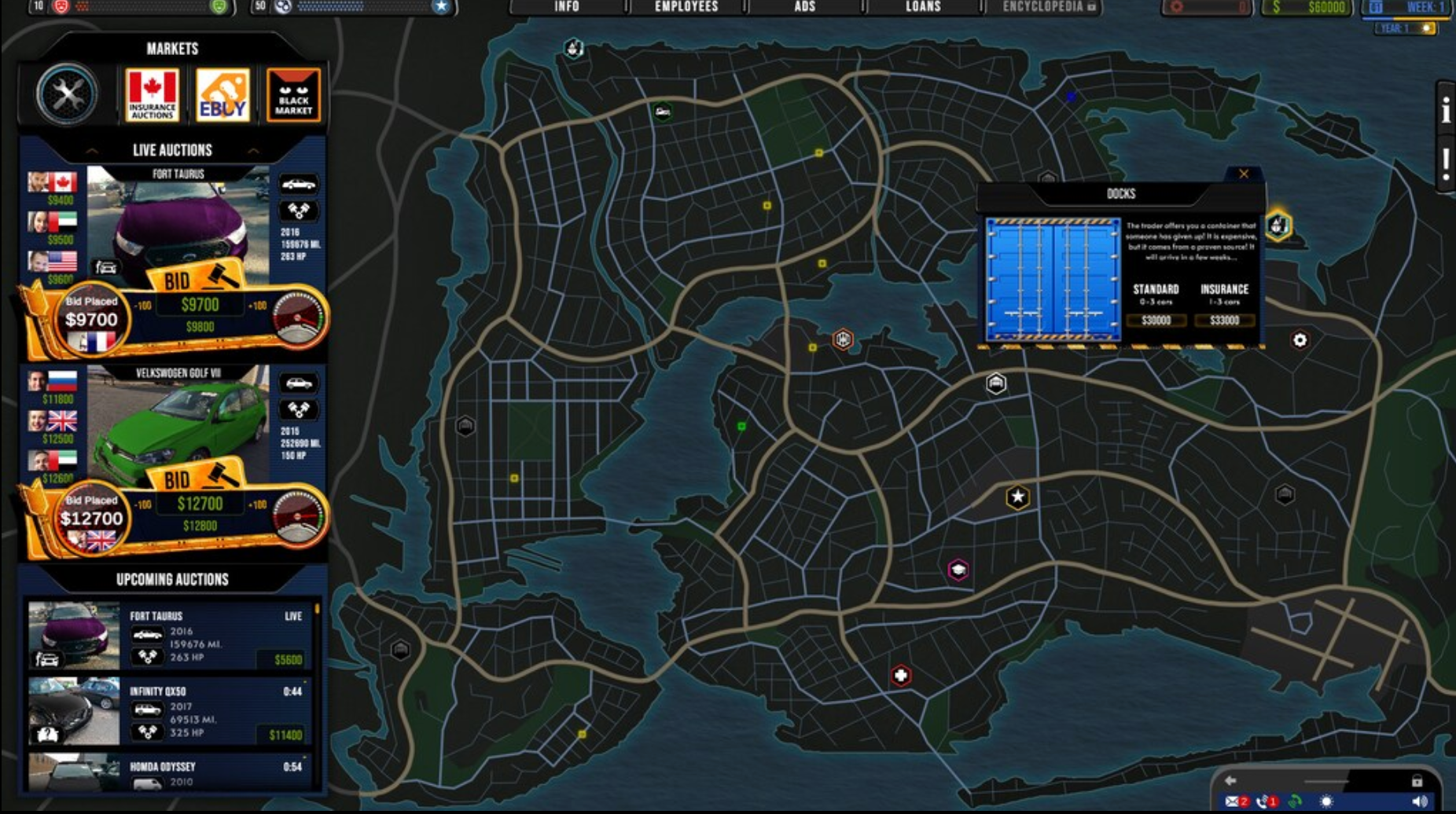Toggle the lock icon on the phone
The width and height of the screenshot is (1456, 814).
point(1418,779)
